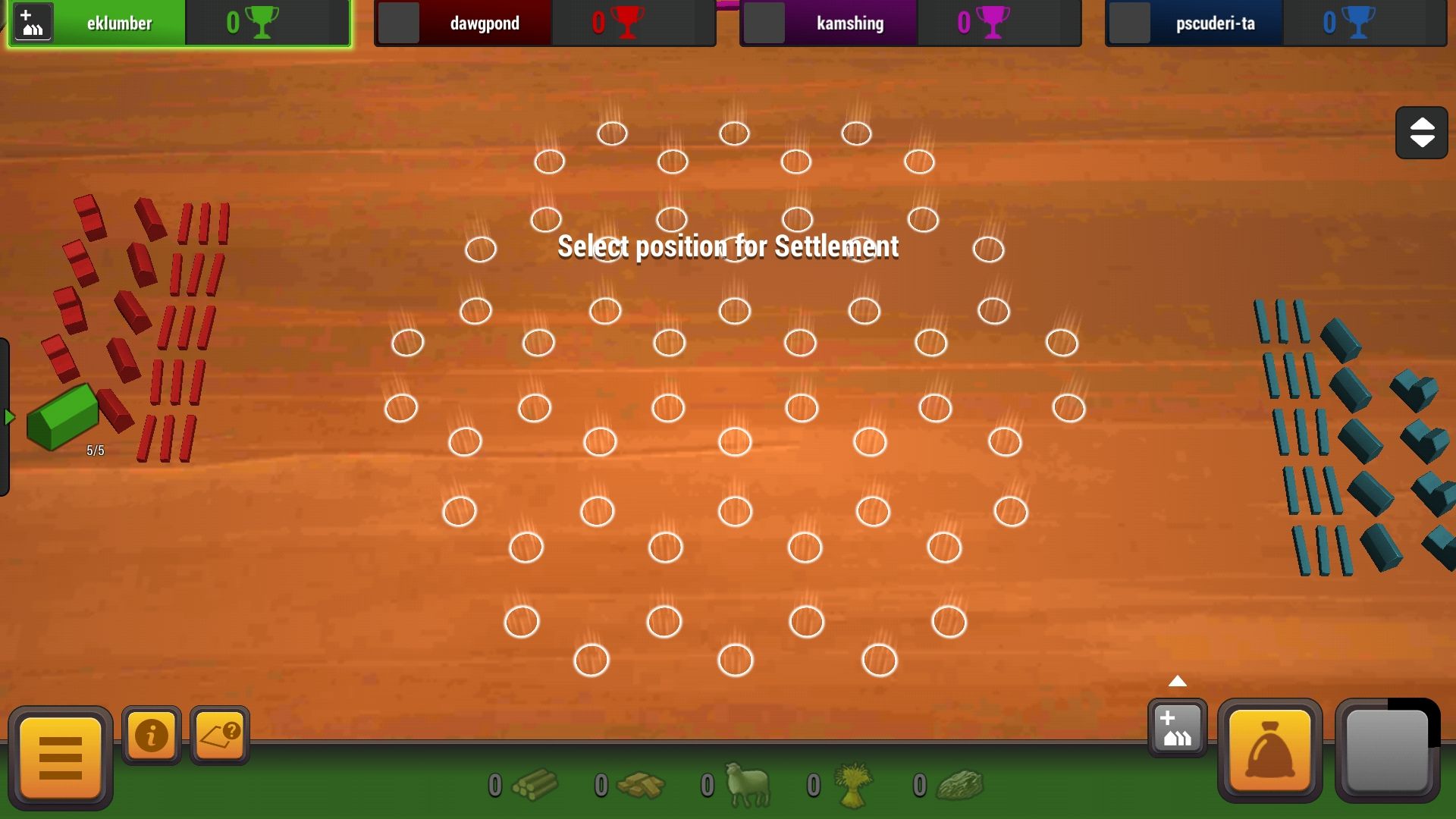
Task: Expand kamshing's player banner
Action: point(849,23)
